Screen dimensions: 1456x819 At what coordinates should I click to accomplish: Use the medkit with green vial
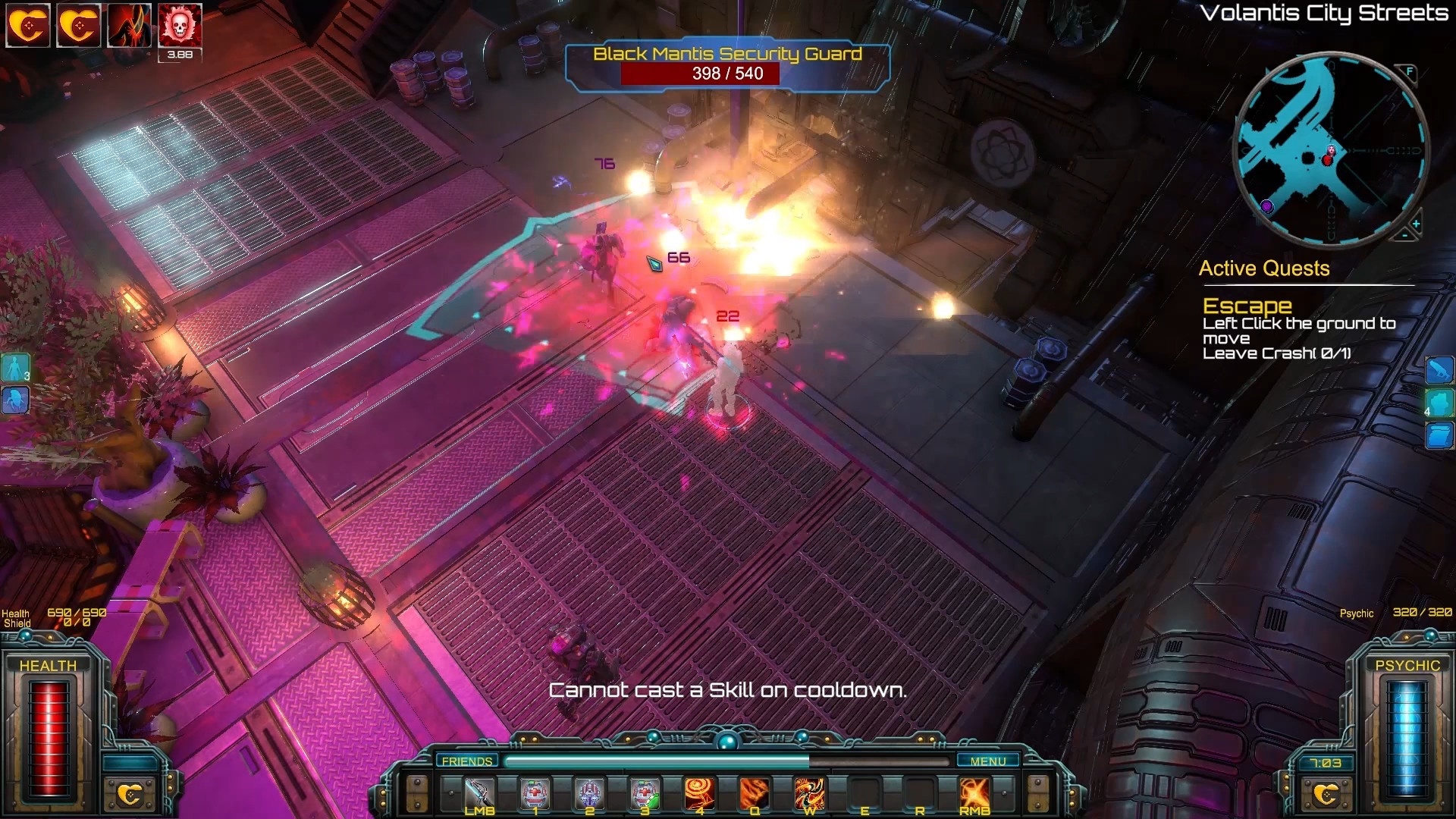coord(645,794)
